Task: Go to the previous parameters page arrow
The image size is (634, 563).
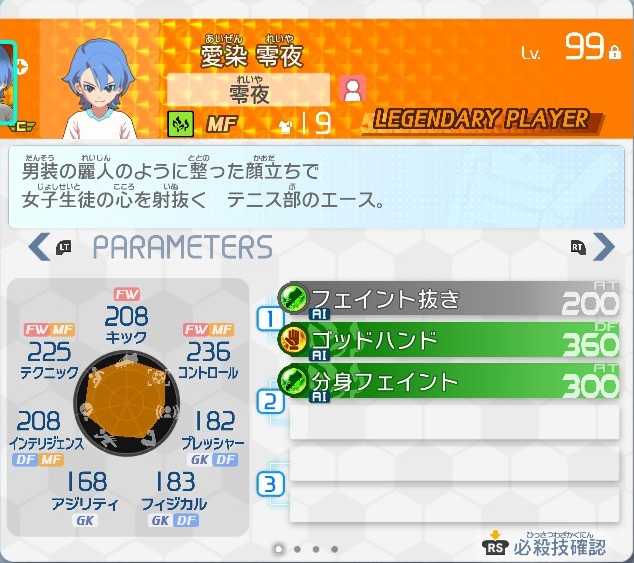Action: pyautogui.click(x=40, y=246)
